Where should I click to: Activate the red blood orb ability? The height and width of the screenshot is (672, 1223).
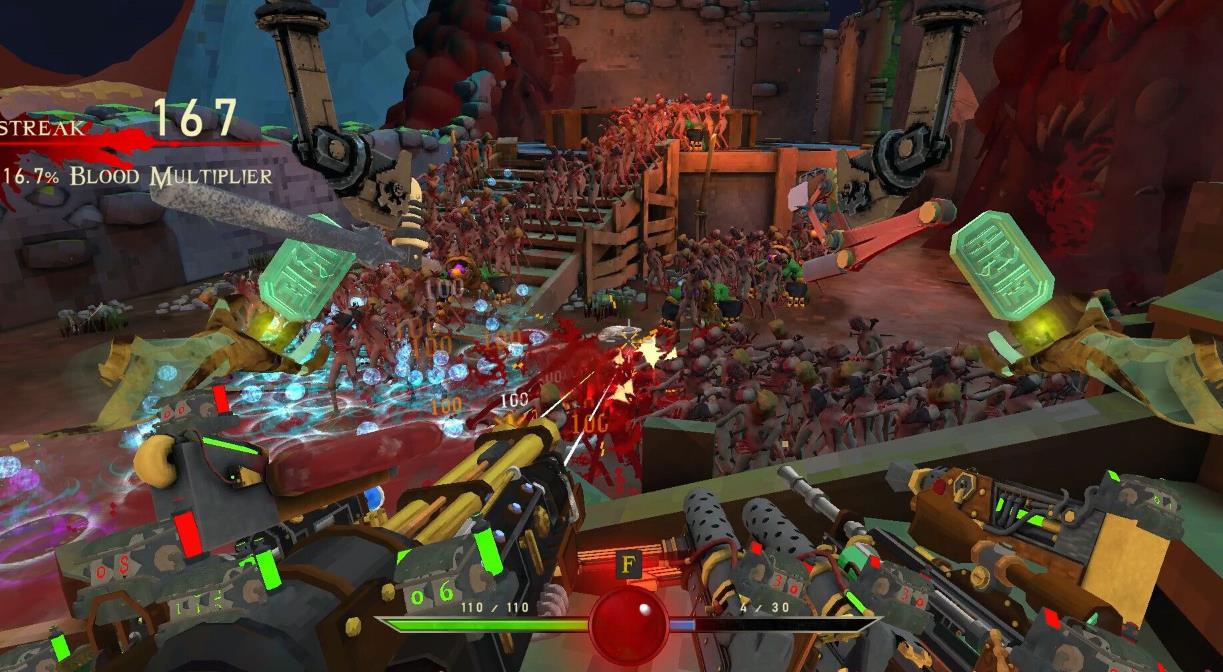tap(628, 624)
